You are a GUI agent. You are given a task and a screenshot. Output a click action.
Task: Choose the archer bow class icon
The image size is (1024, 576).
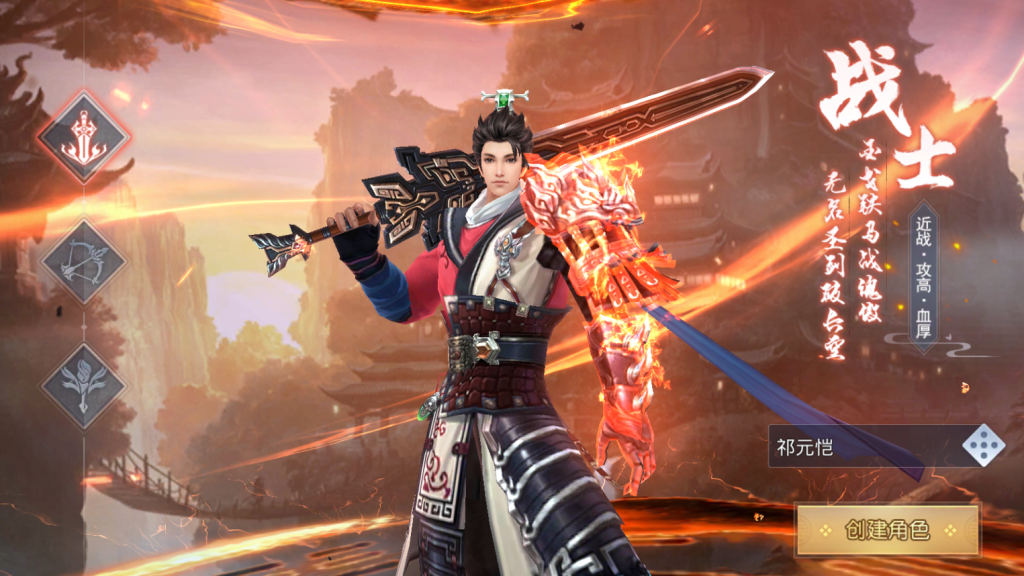click(x=84, y=262)
